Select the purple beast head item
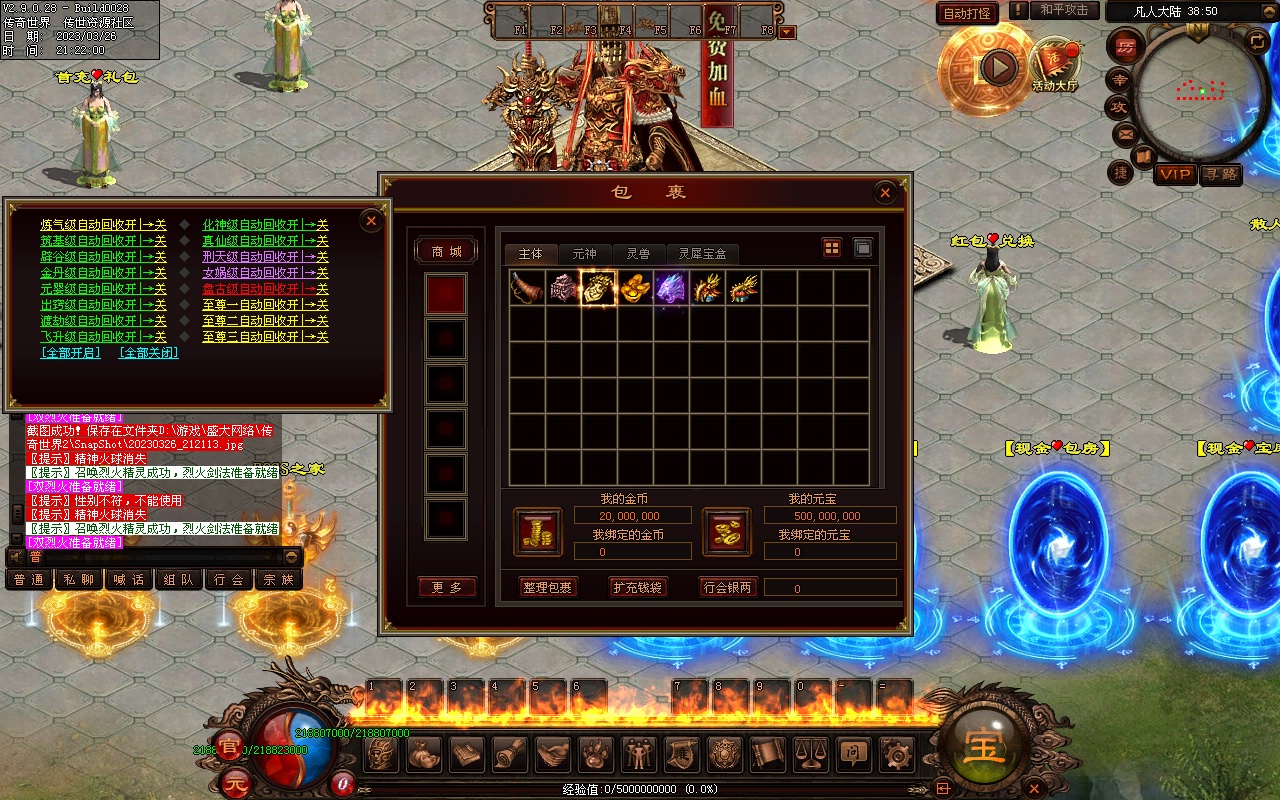 tap(671, 288)
